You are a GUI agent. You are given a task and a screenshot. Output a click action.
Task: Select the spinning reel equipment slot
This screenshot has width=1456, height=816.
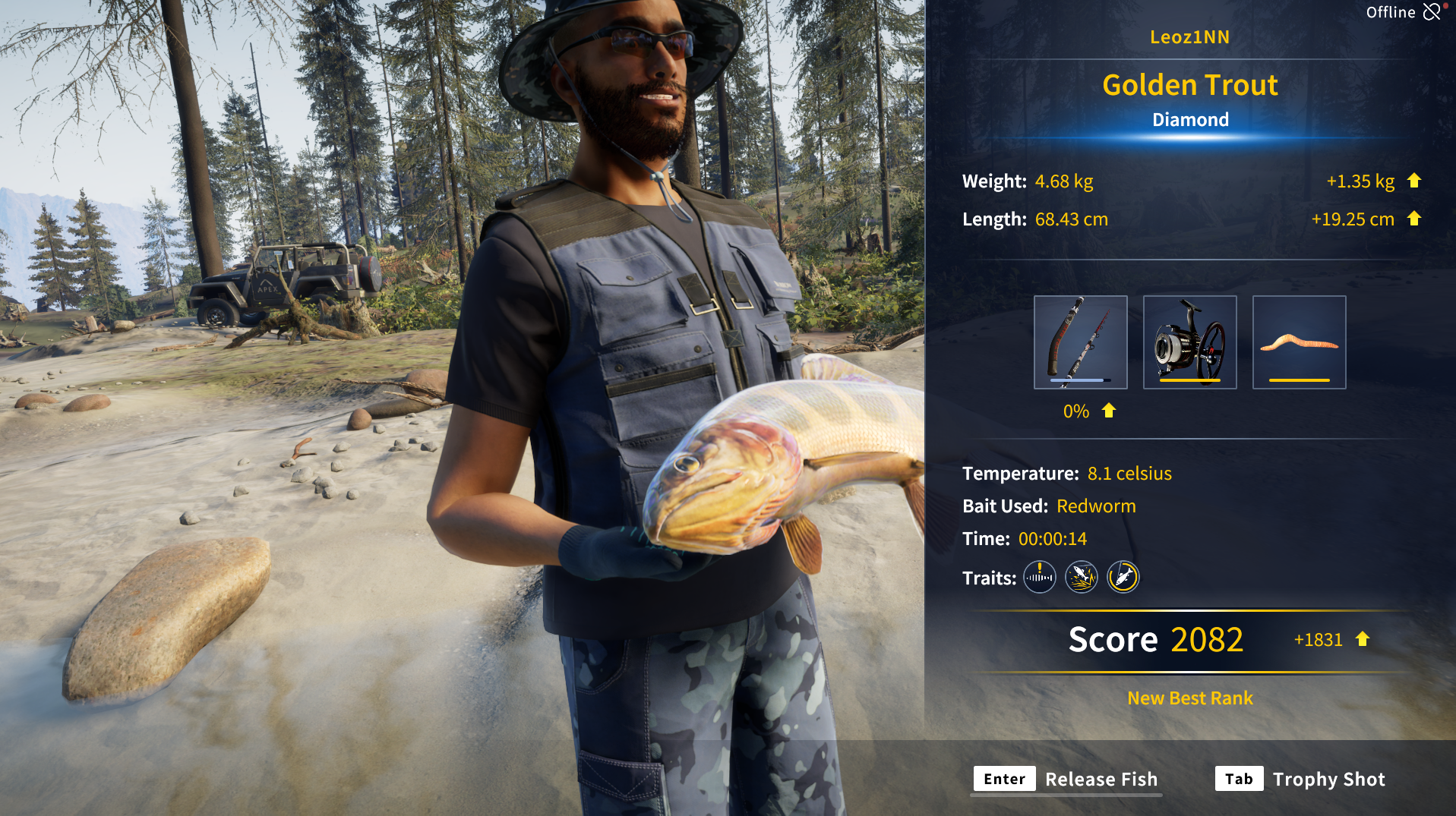click(1189, 342)
